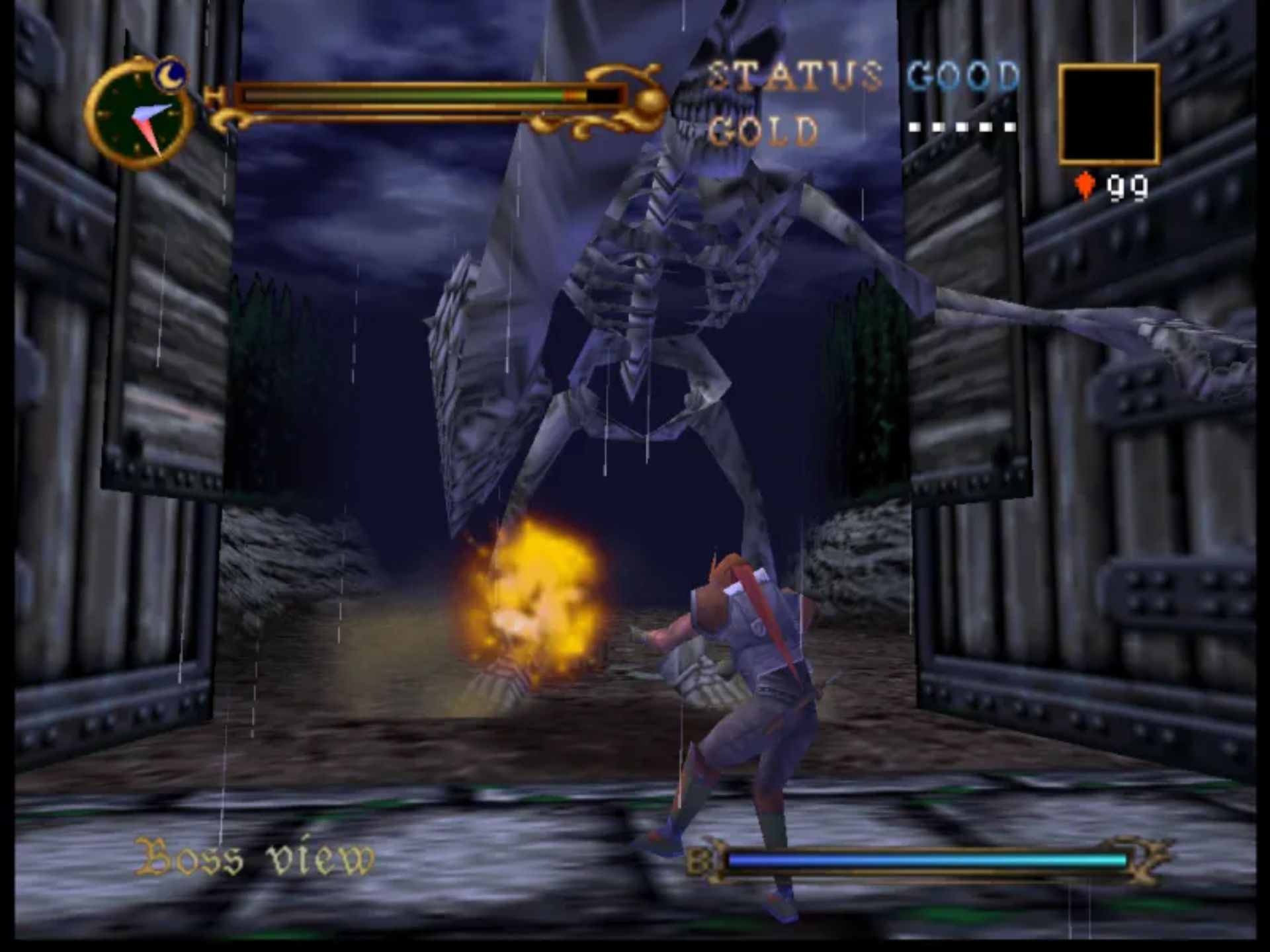
Task: Expand the jewel count 99 display
Action: click(1128, 188)
